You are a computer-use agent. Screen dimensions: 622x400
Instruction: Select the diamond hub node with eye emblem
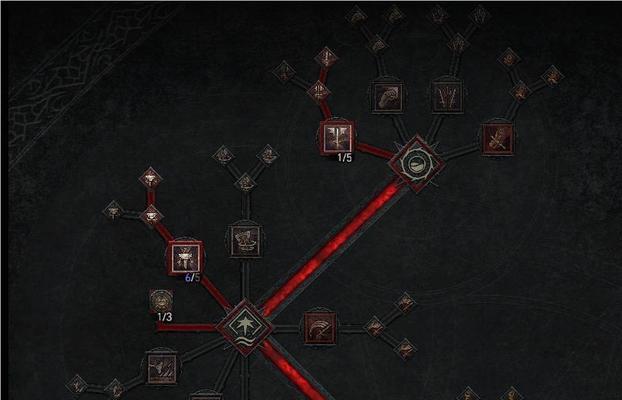pyautogui.click(x=412, y=162)
